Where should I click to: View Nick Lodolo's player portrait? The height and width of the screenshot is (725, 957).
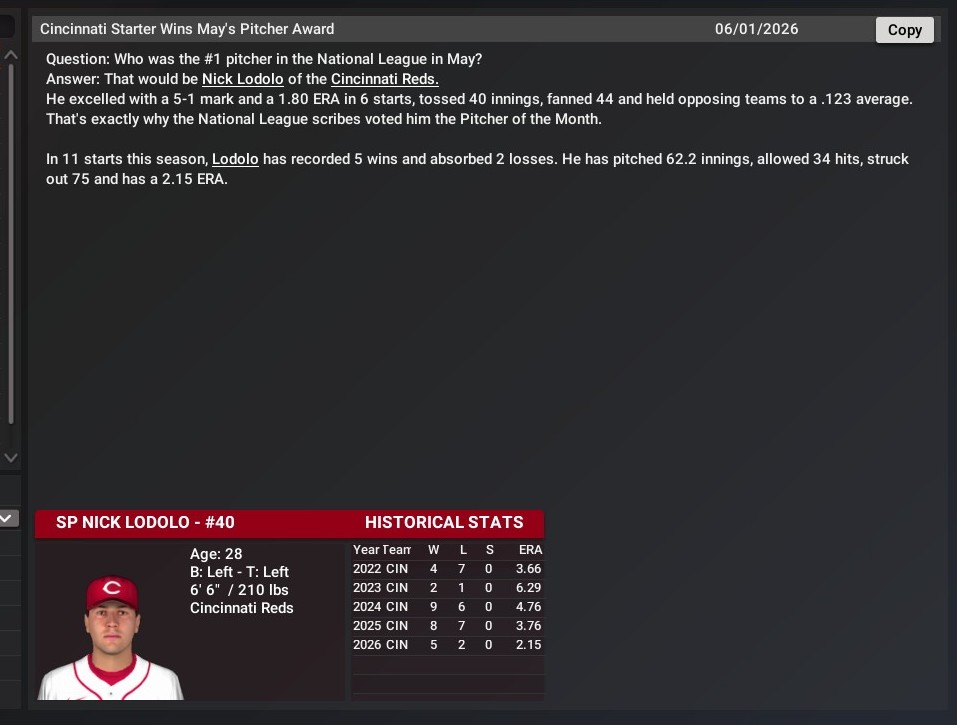tap(111, 636)
